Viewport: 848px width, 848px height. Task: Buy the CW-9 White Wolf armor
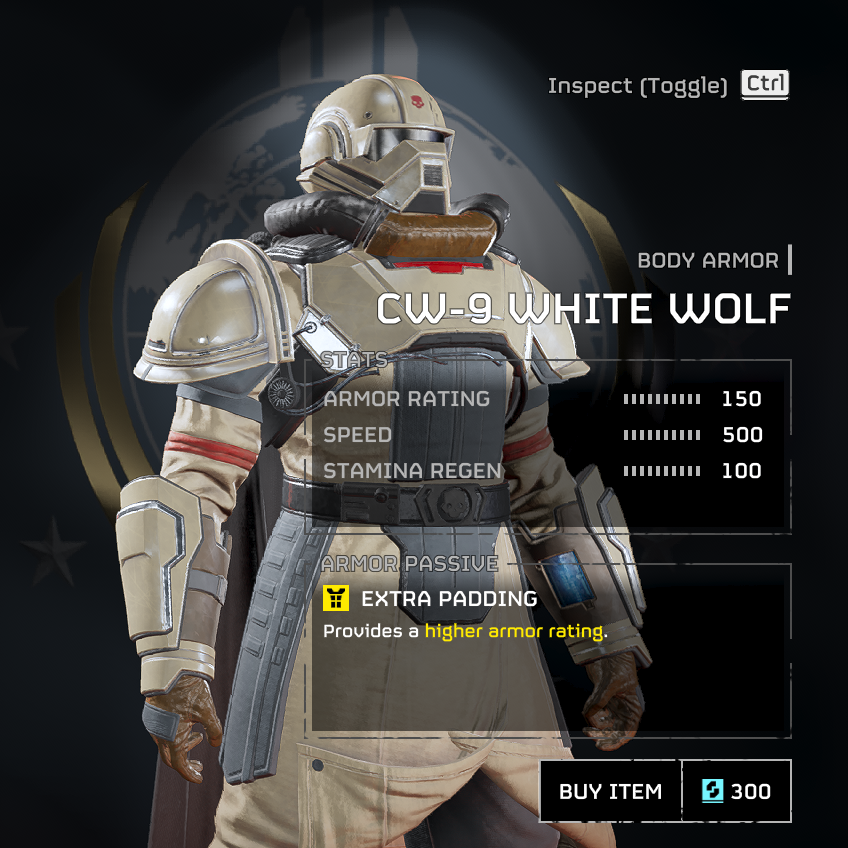pyautogui.click(x=610, y=792)
